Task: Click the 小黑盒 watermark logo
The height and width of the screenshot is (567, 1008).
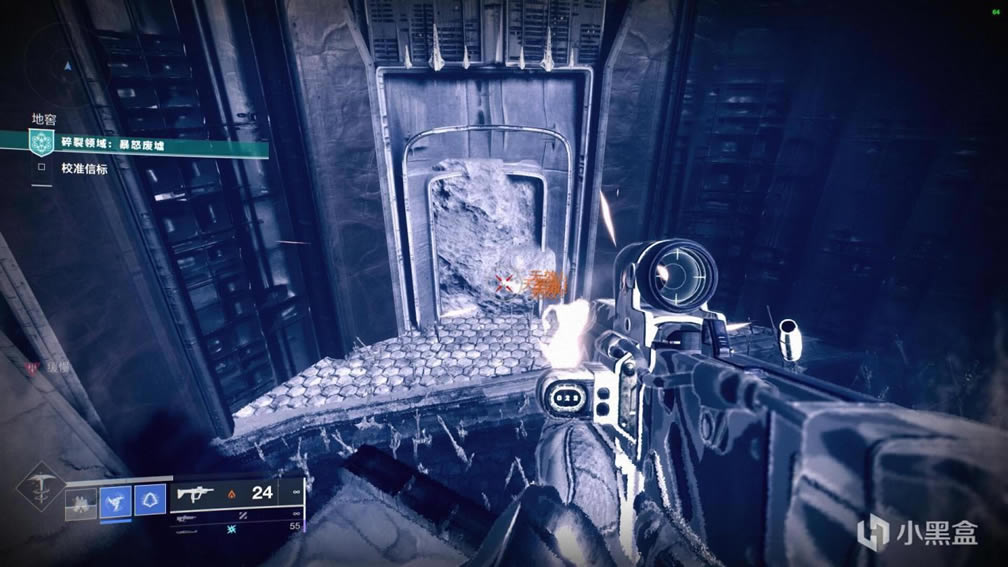Action: (x=920, y=530)
